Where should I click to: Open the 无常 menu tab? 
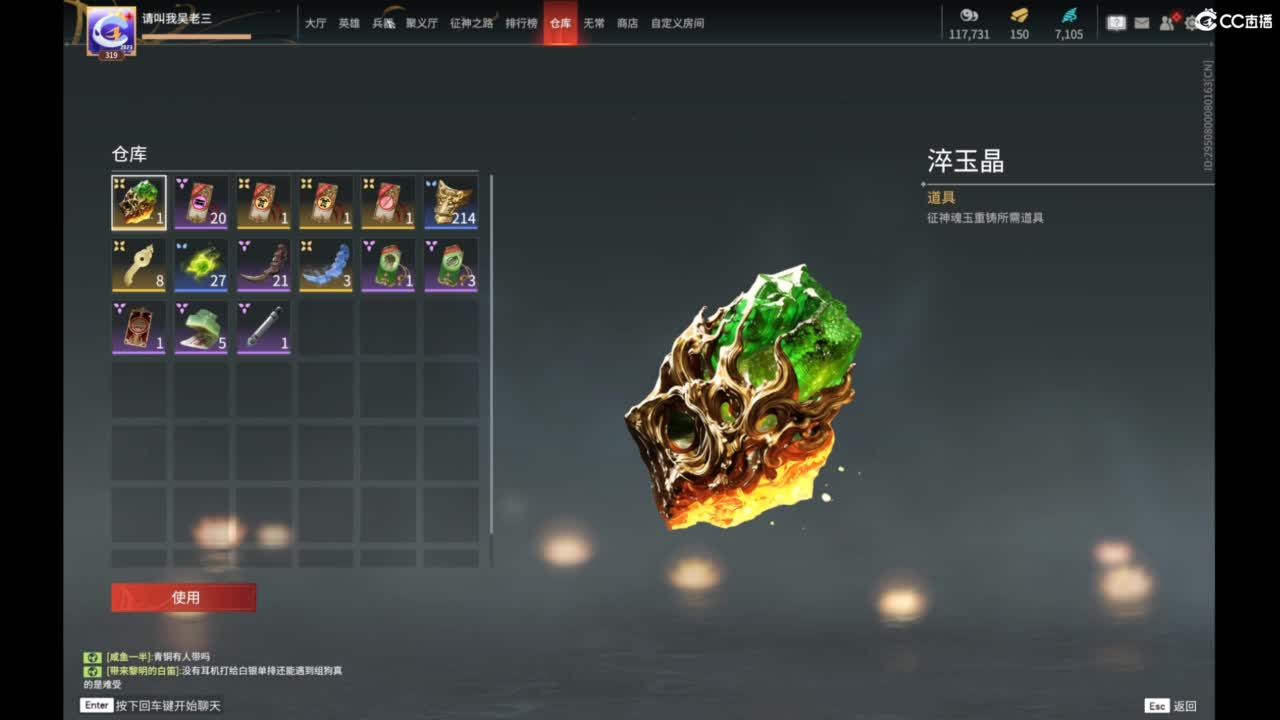point(593,24)
